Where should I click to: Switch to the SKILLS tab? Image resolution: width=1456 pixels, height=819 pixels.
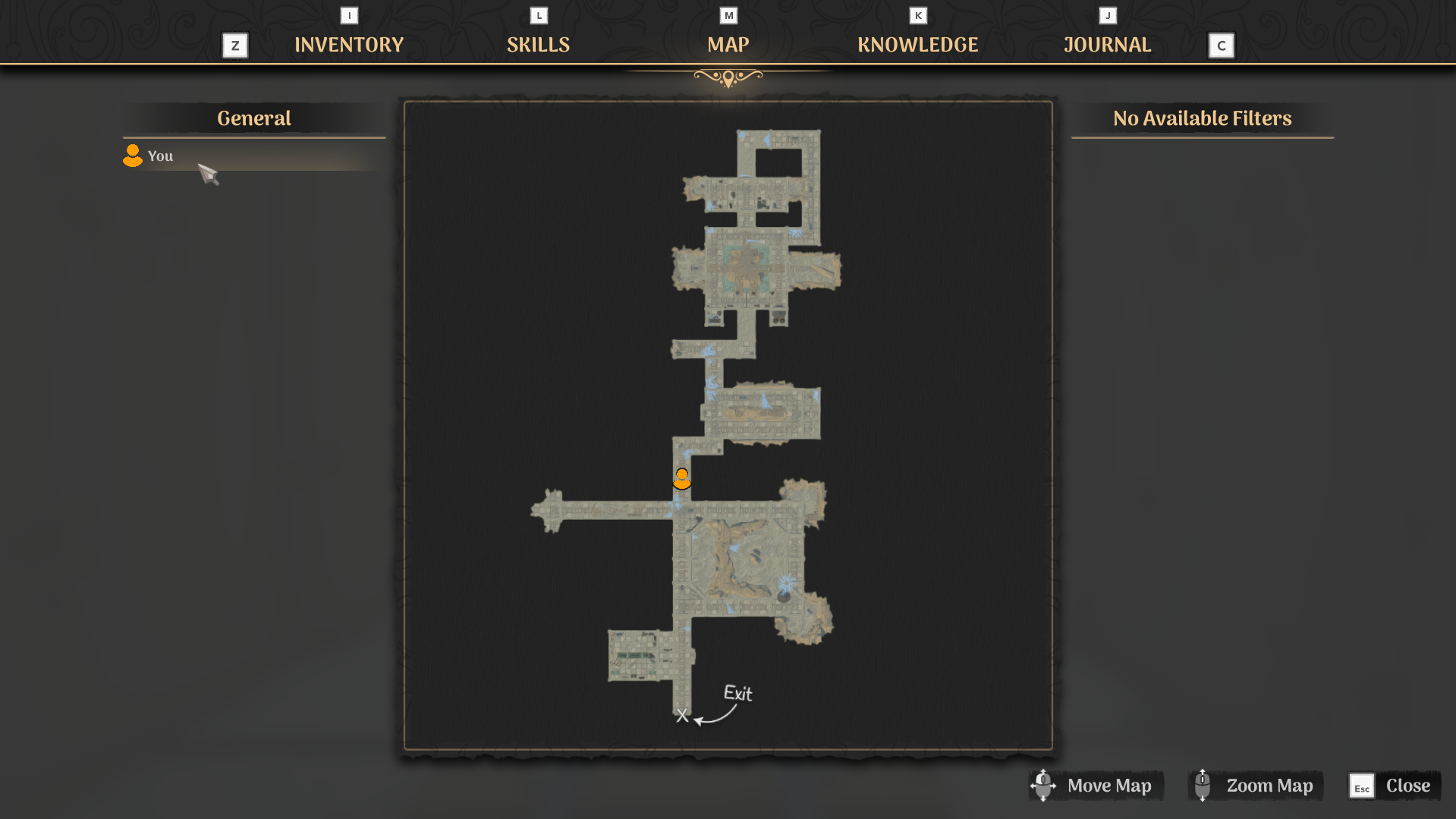point(538,44)
